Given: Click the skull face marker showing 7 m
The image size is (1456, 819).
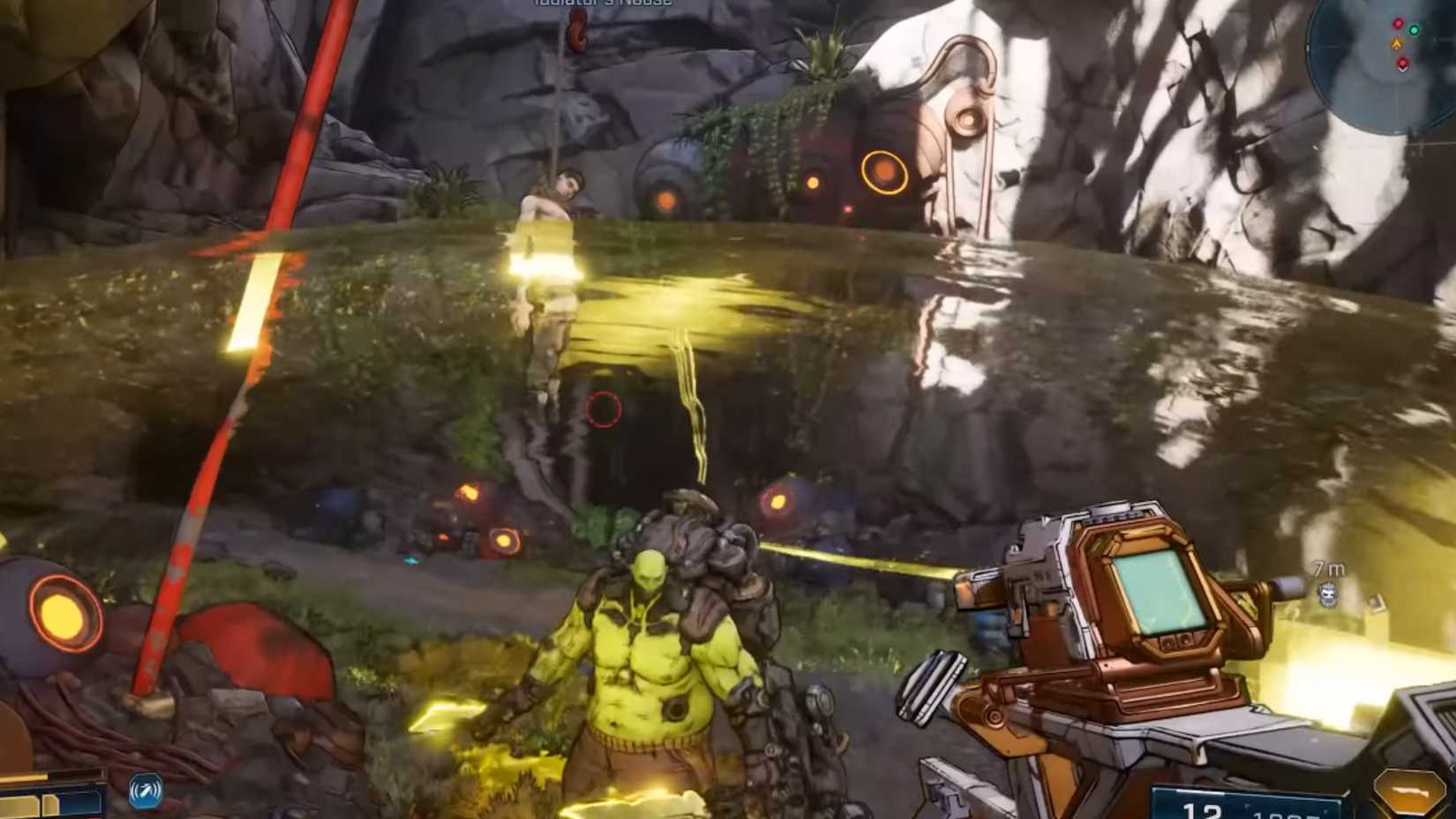Looking at the screenshot, I should [1330, 595].
